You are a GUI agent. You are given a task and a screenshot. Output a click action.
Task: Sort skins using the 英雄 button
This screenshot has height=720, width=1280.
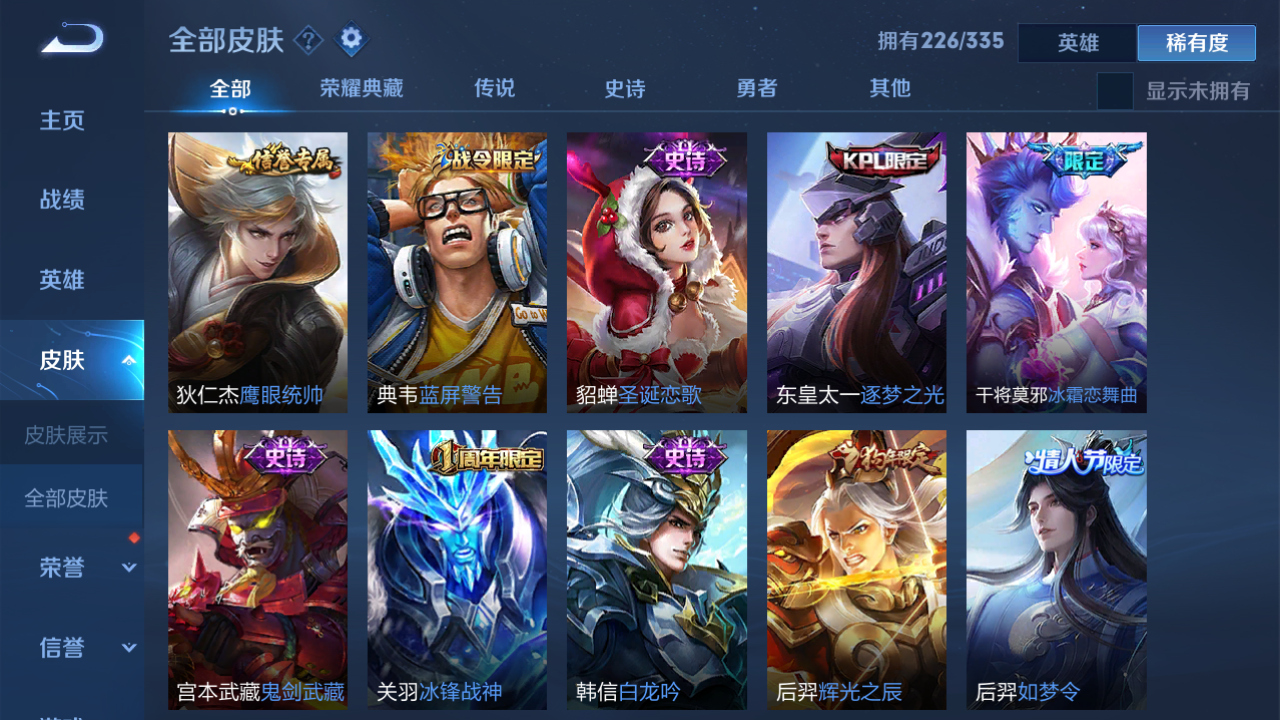point(1077,43)
